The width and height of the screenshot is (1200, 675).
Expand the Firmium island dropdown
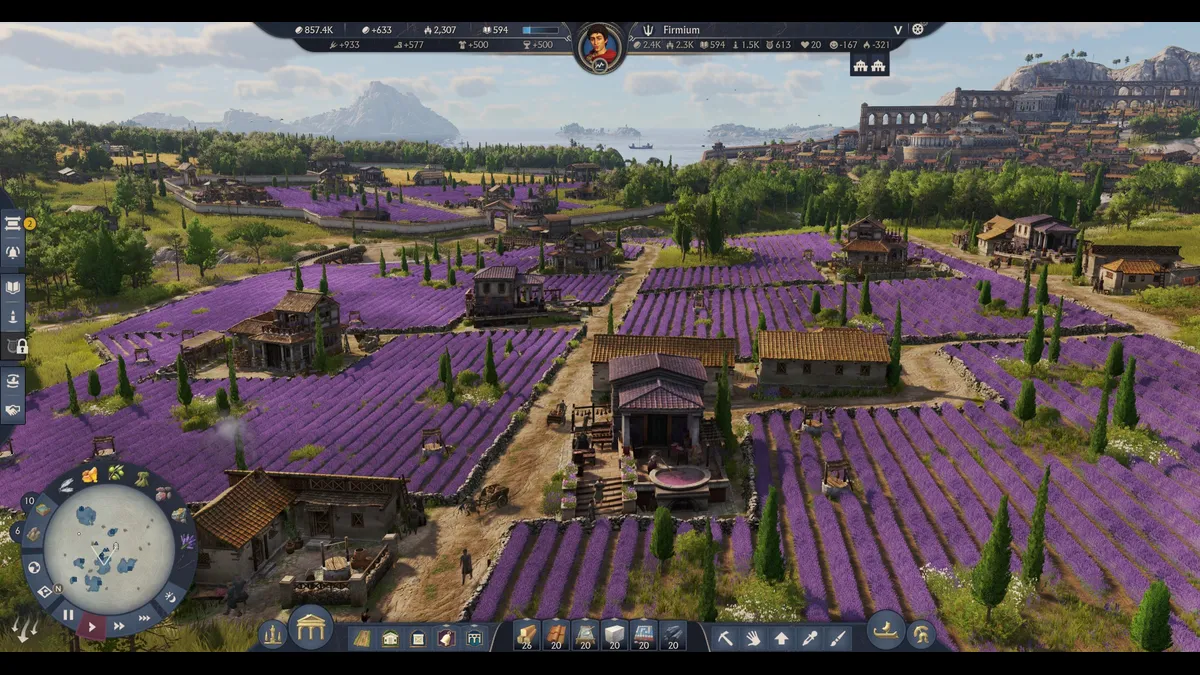pyautogui.click(x=897, y=30)
